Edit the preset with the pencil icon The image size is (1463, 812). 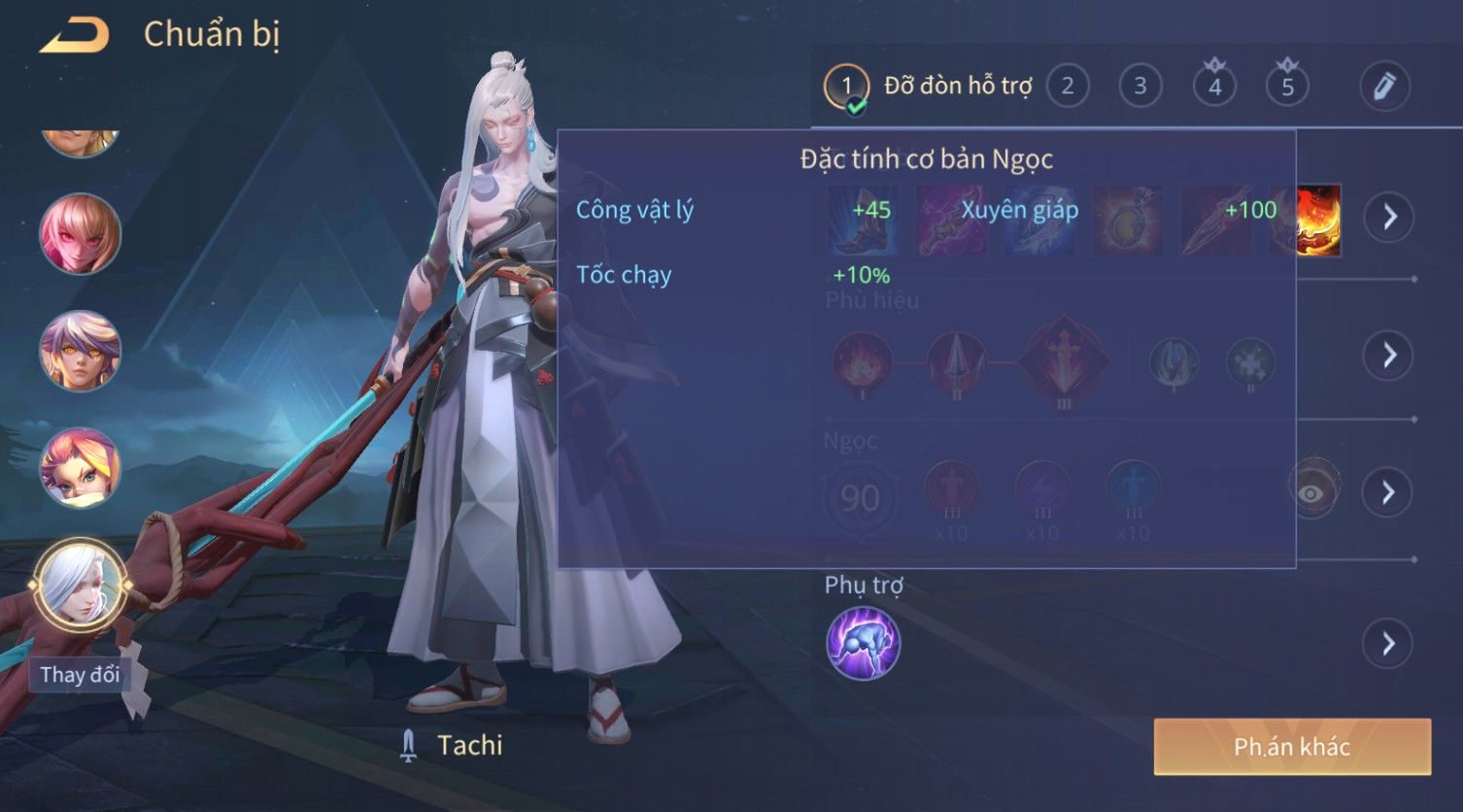coord(1384,86)
